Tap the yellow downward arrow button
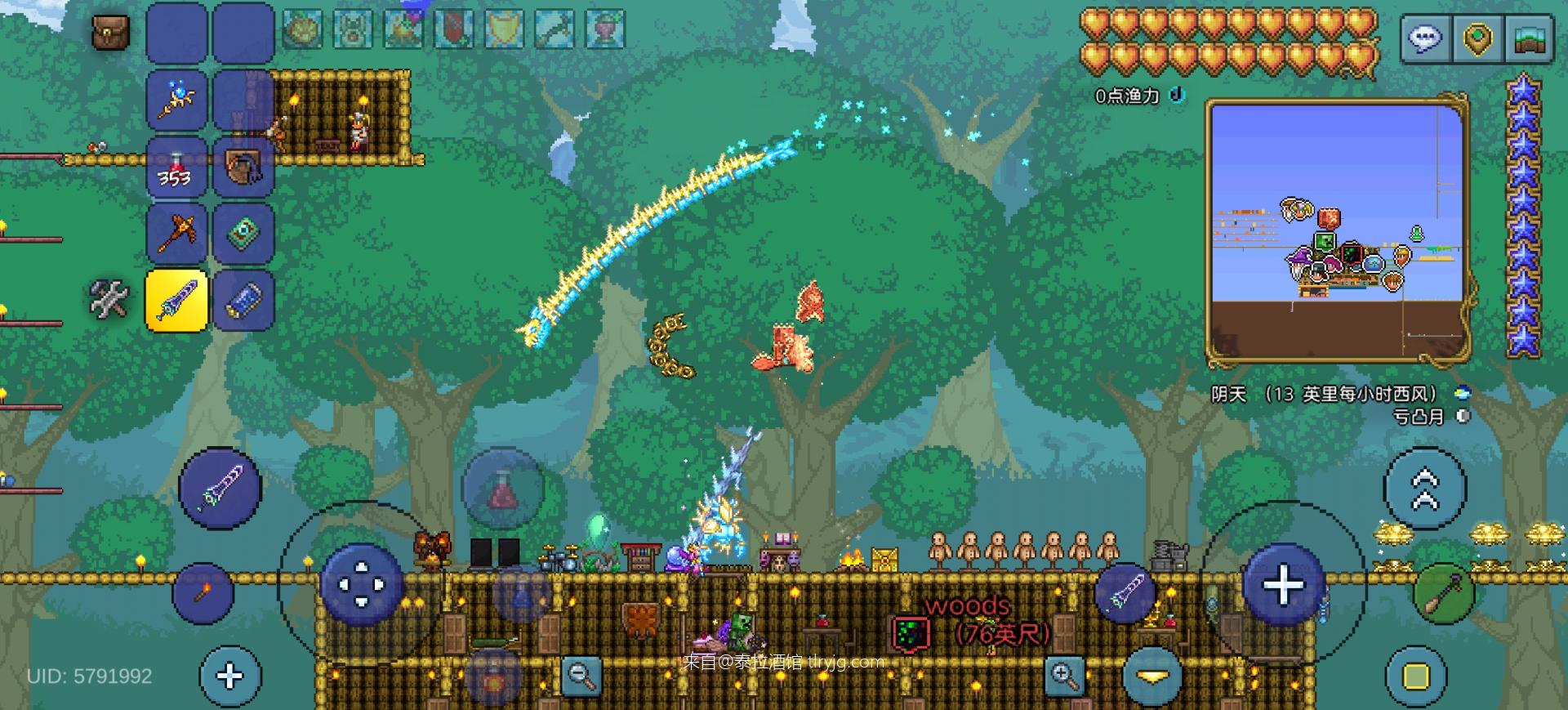The height and width of the screenshot is (710, 1568). [1152, 676]
